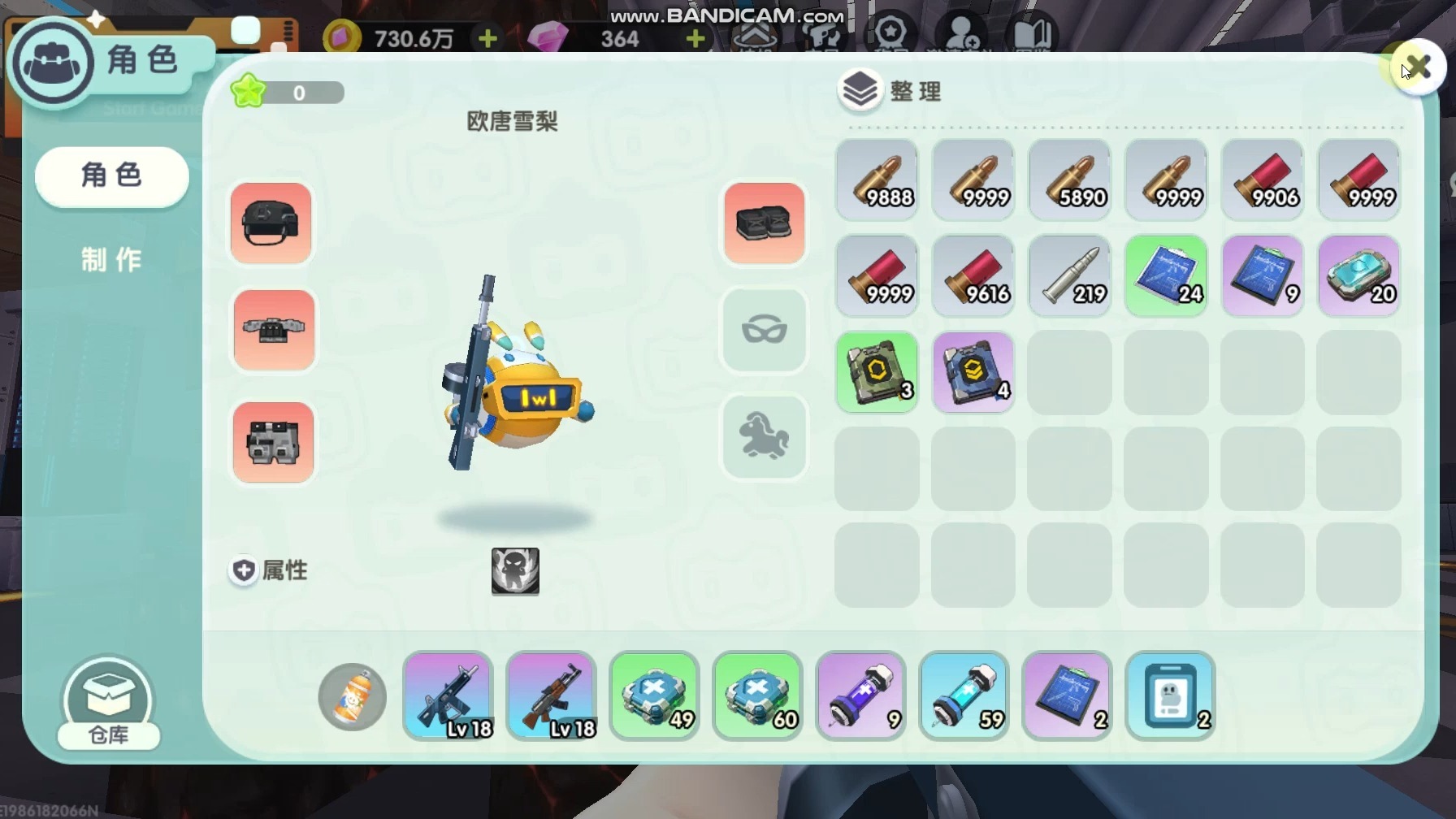Select the Lv 18 black rifle in the hotbar
This screenshot has width=1456, height=819.
[x=448, y=696]
